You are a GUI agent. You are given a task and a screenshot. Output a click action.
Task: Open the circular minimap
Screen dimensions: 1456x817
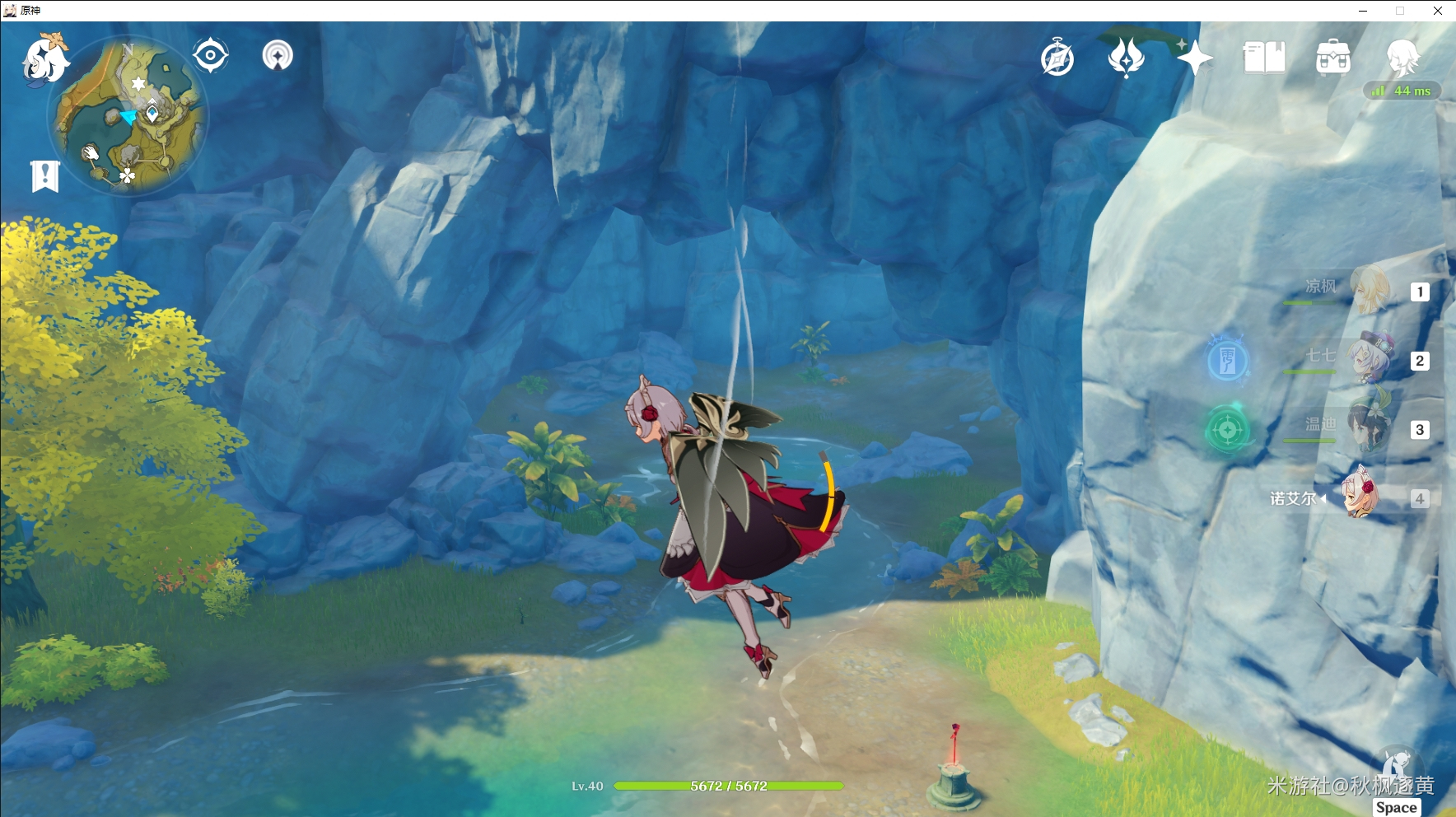tap(128, 115)
